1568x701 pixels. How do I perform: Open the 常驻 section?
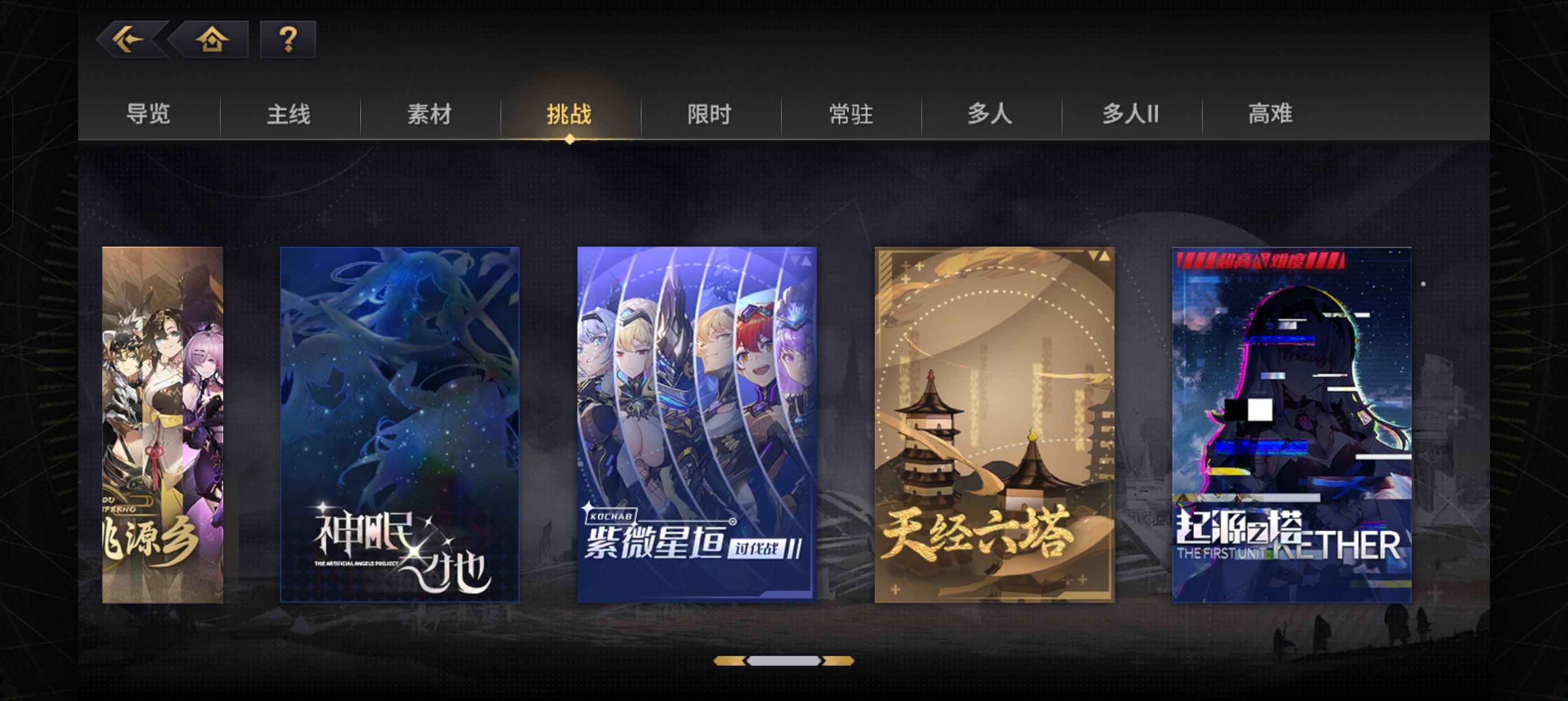(850, 114)
